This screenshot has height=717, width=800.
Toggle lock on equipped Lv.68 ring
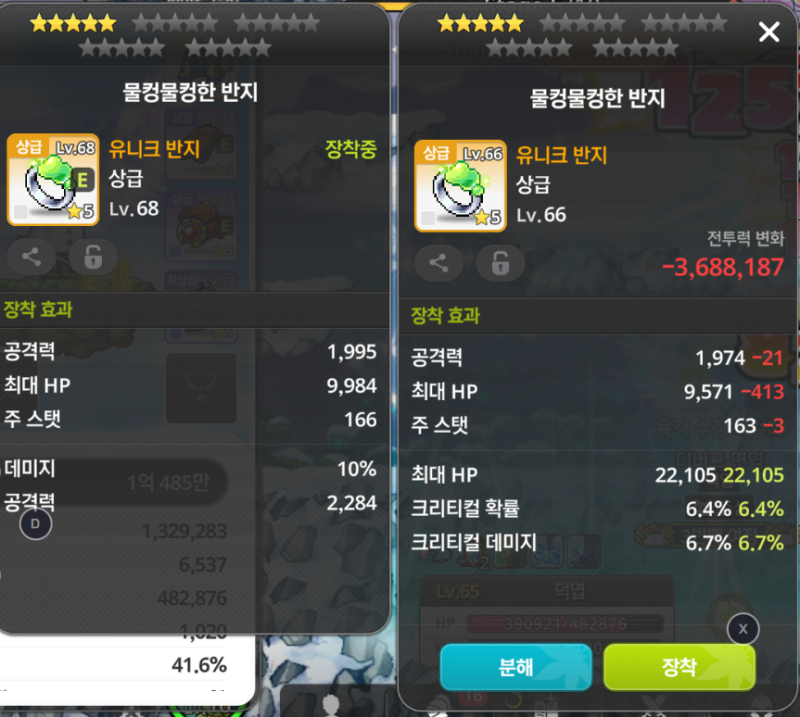coord(93,257)
